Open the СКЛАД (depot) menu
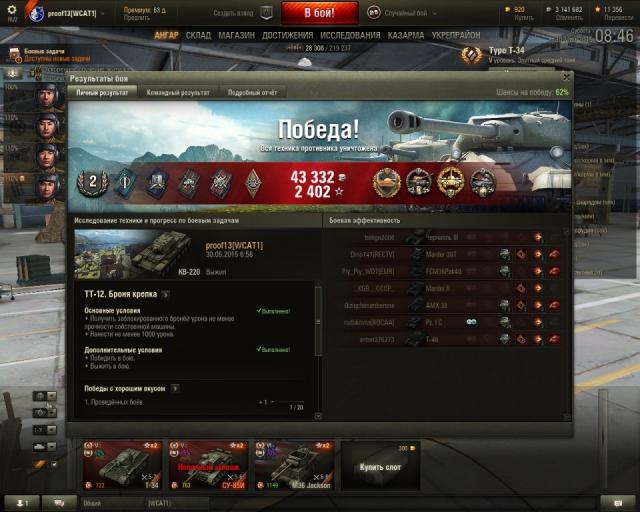This screenshot has height=512, width=640. (198, 35)
